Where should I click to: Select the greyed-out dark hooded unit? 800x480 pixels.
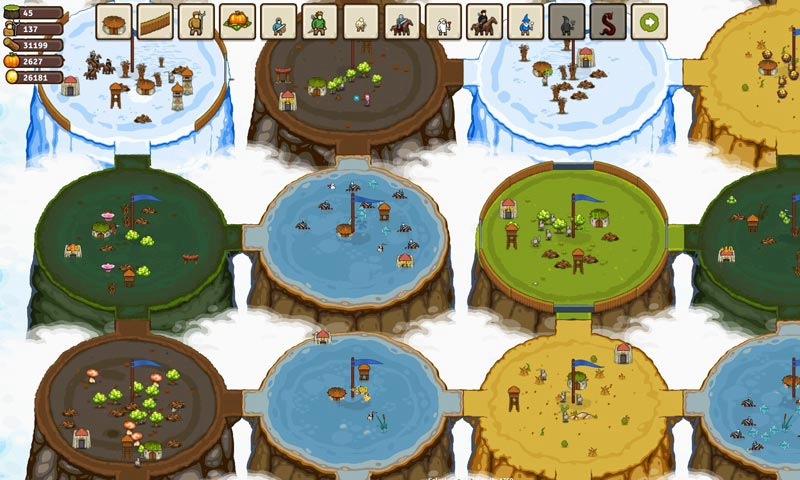tap(566, 21)
